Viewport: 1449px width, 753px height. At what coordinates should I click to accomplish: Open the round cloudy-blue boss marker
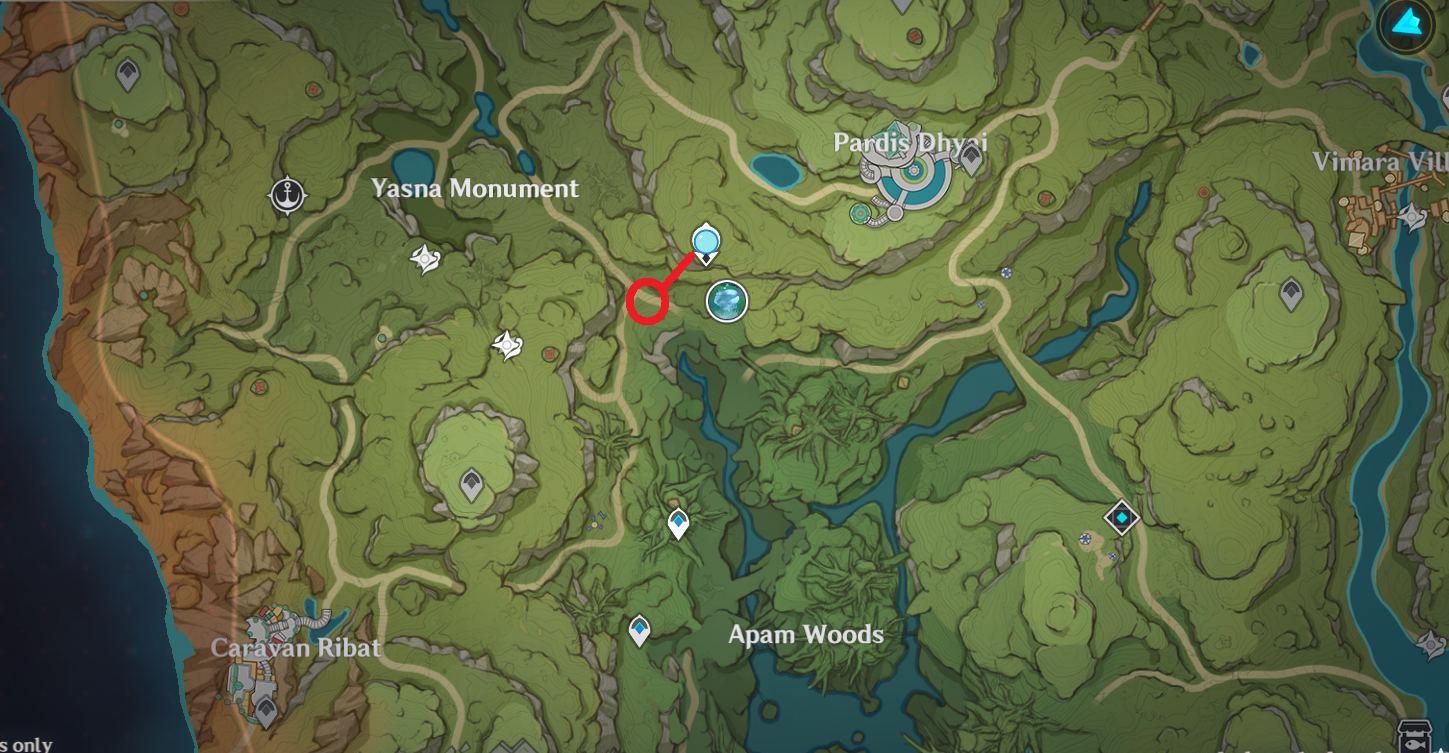pos(727,300)
